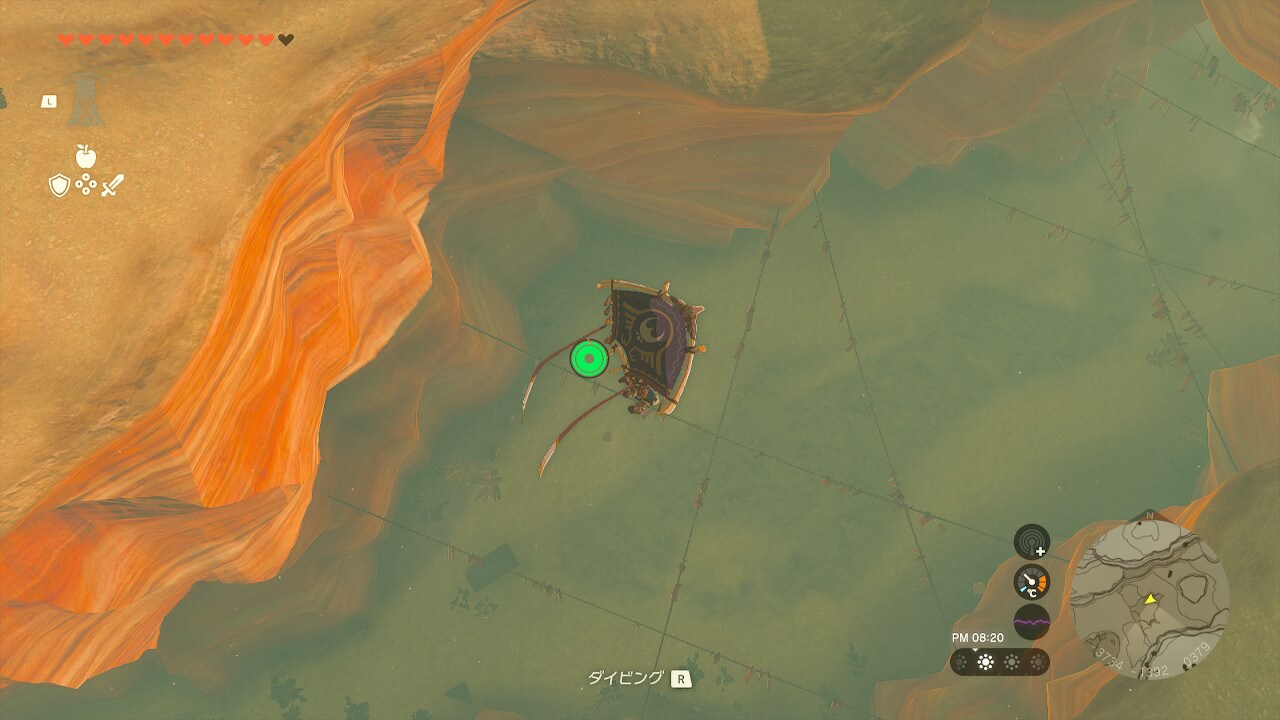Open the sword weapon quick-select
The image size is (1280, 720).
point(112,185)
